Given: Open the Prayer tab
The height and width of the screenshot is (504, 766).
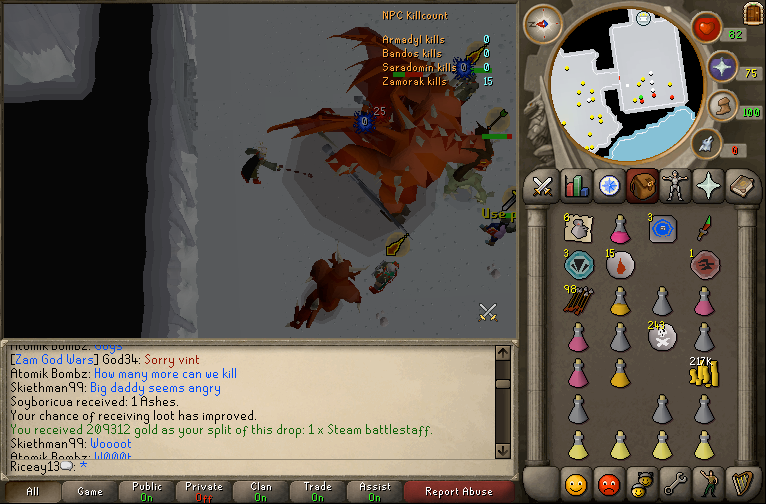Looking at the screenshot, I should (x=707, y=186).
